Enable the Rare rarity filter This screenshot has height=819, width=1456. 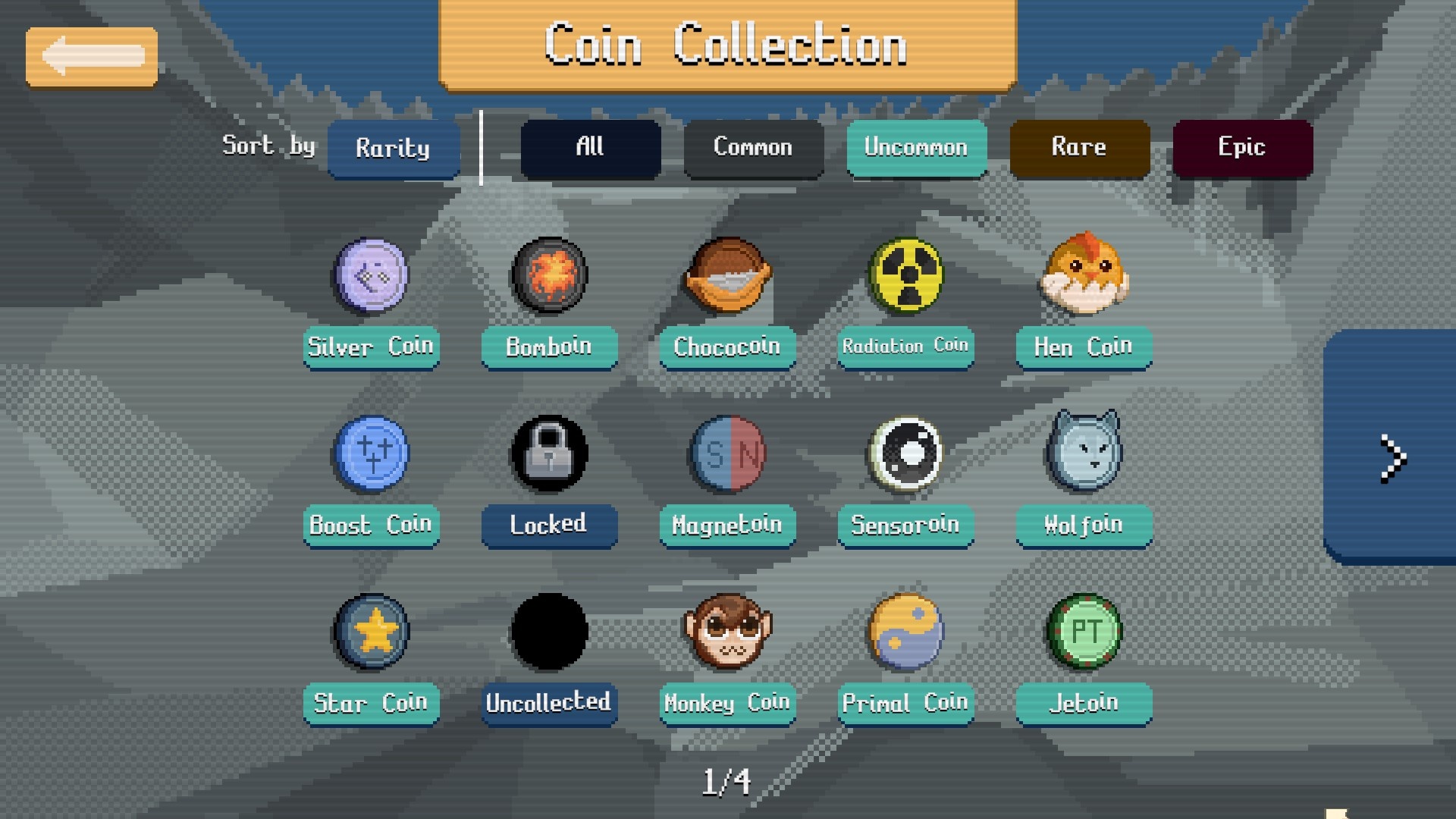pos(1079,148)
